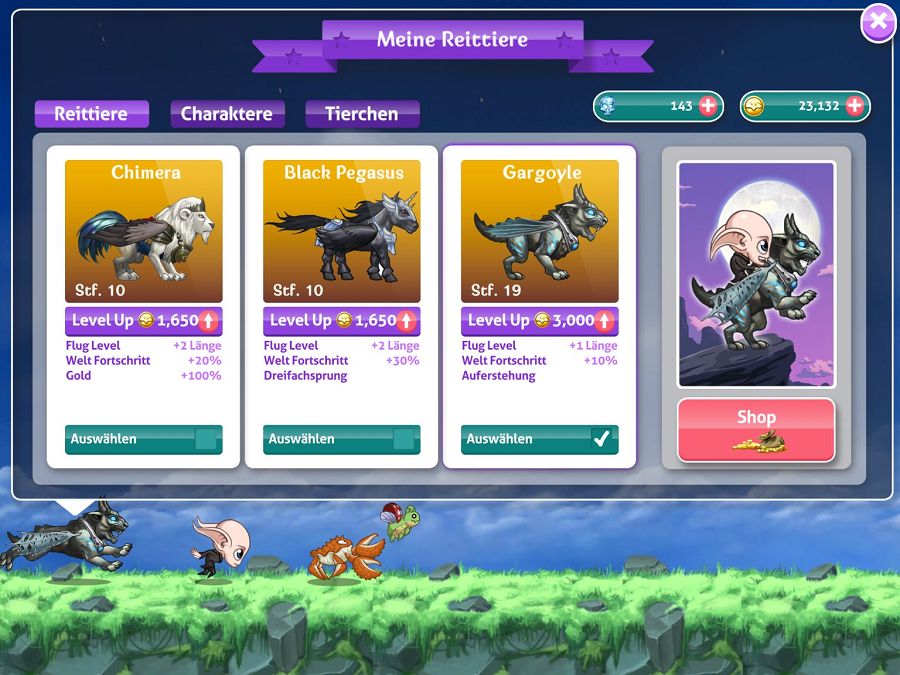Switch to the Reittiere tab
The height and width of the screenshot is (675, 900).
pos(91,114)
